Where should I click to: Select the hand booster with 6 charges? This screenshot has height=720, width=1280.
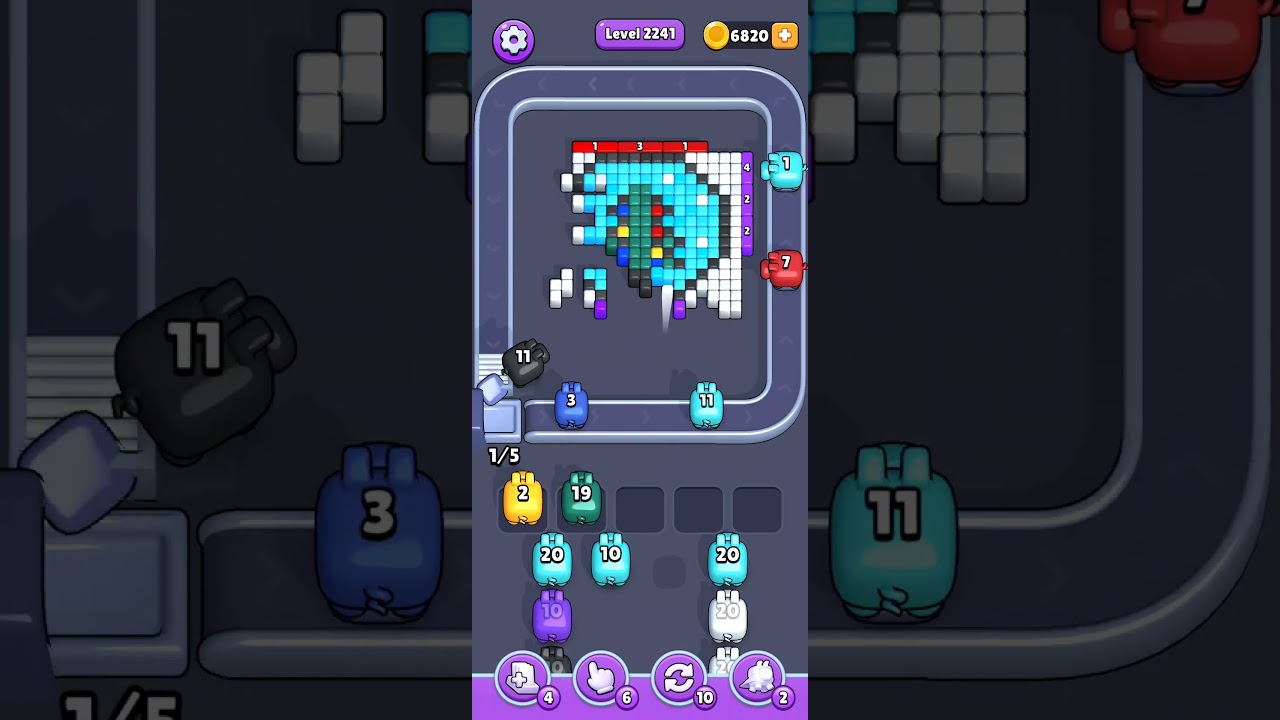(602, 677)
